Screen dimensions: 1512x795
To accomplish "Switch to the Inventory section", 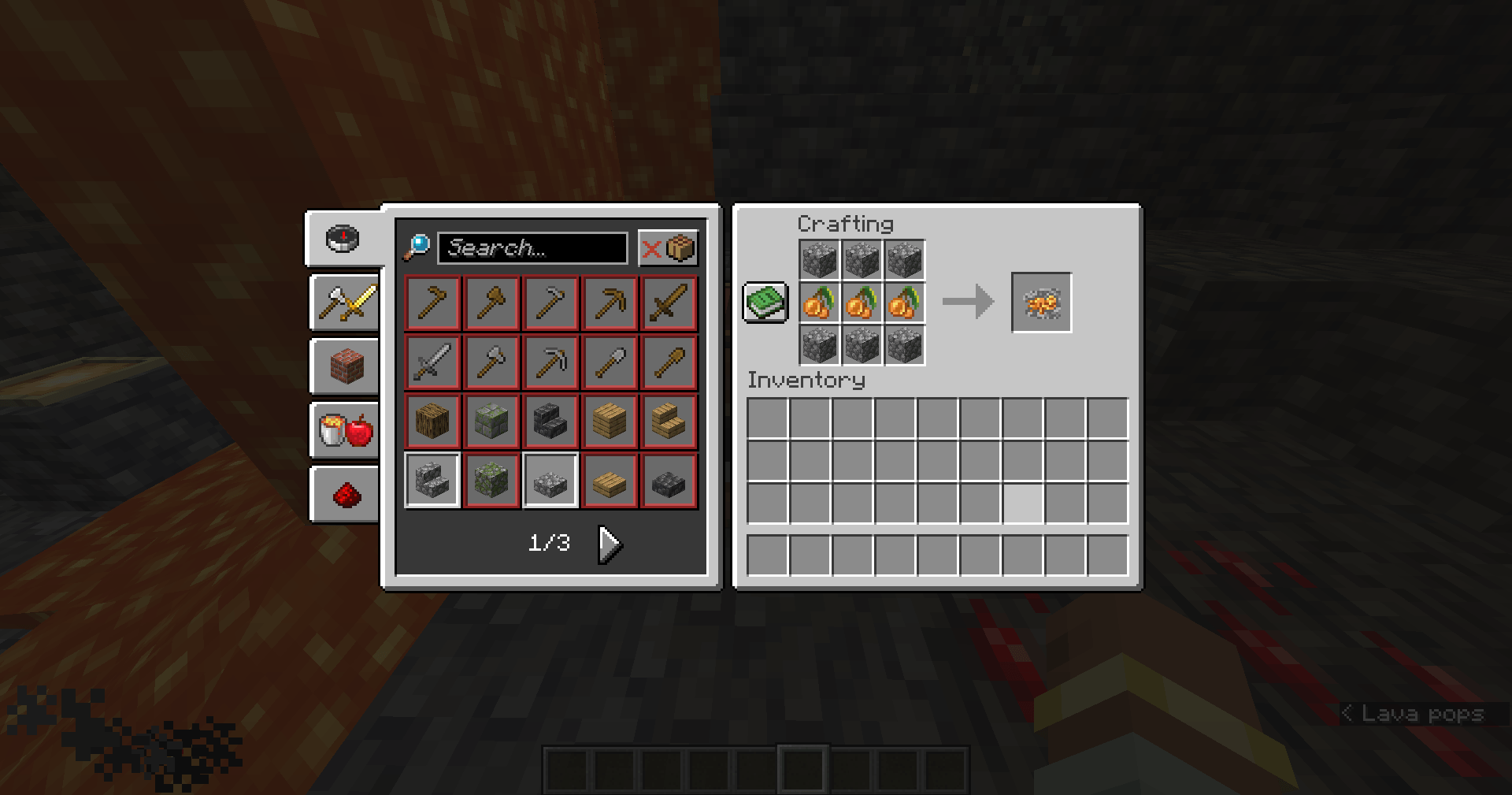I will (806, 381).
